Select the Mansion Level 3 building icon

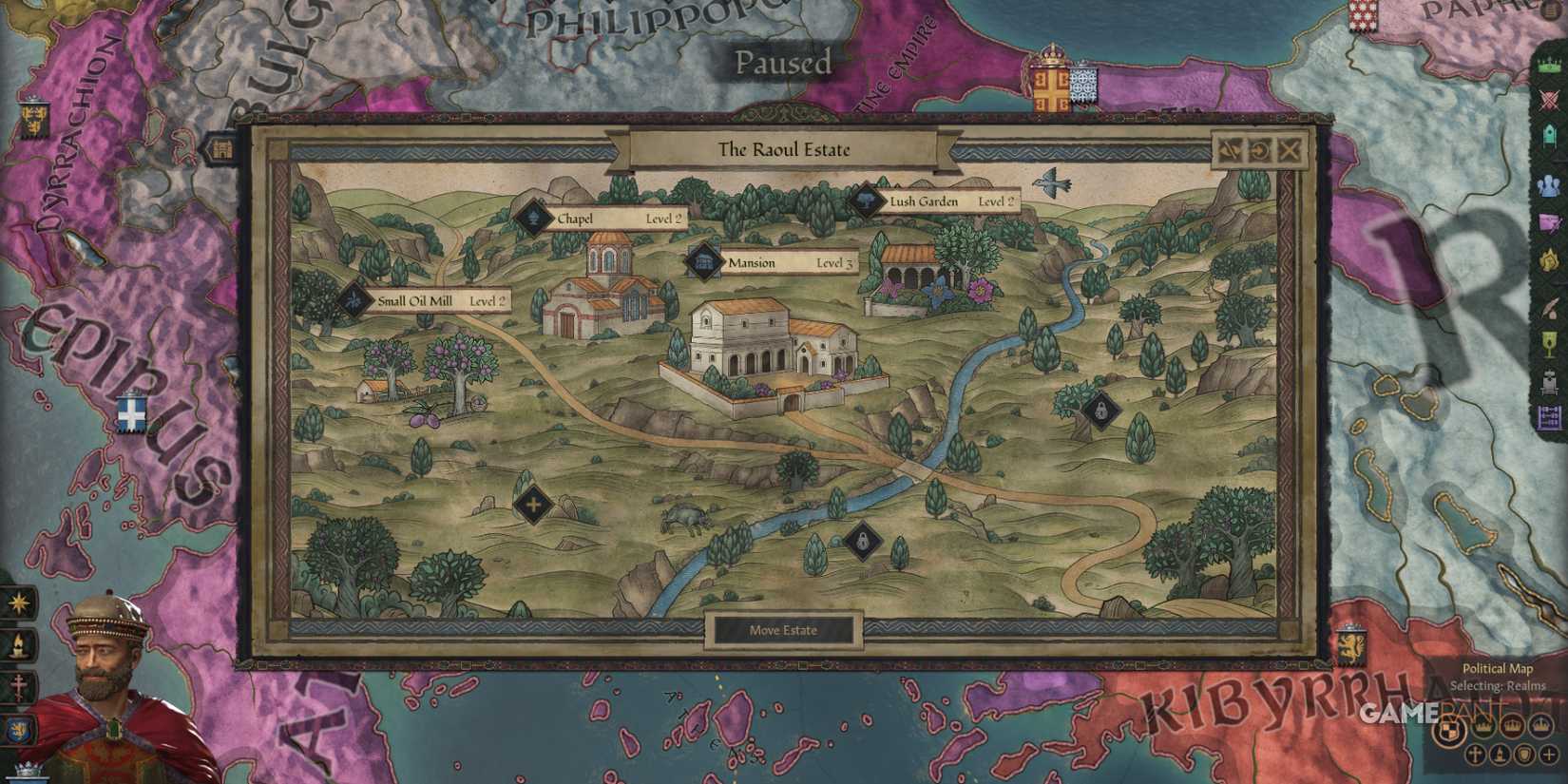click(x=705, y=263)
